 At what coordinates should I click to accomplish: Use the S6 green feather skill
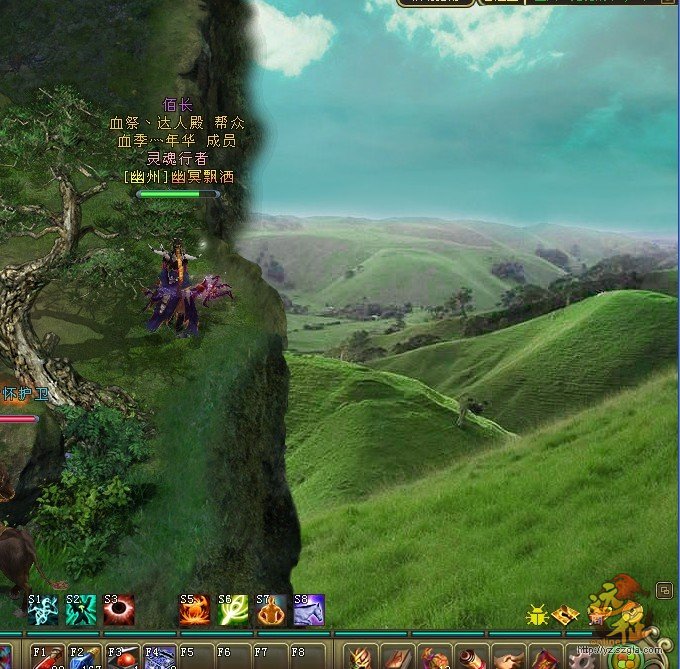tap(233, 609)
